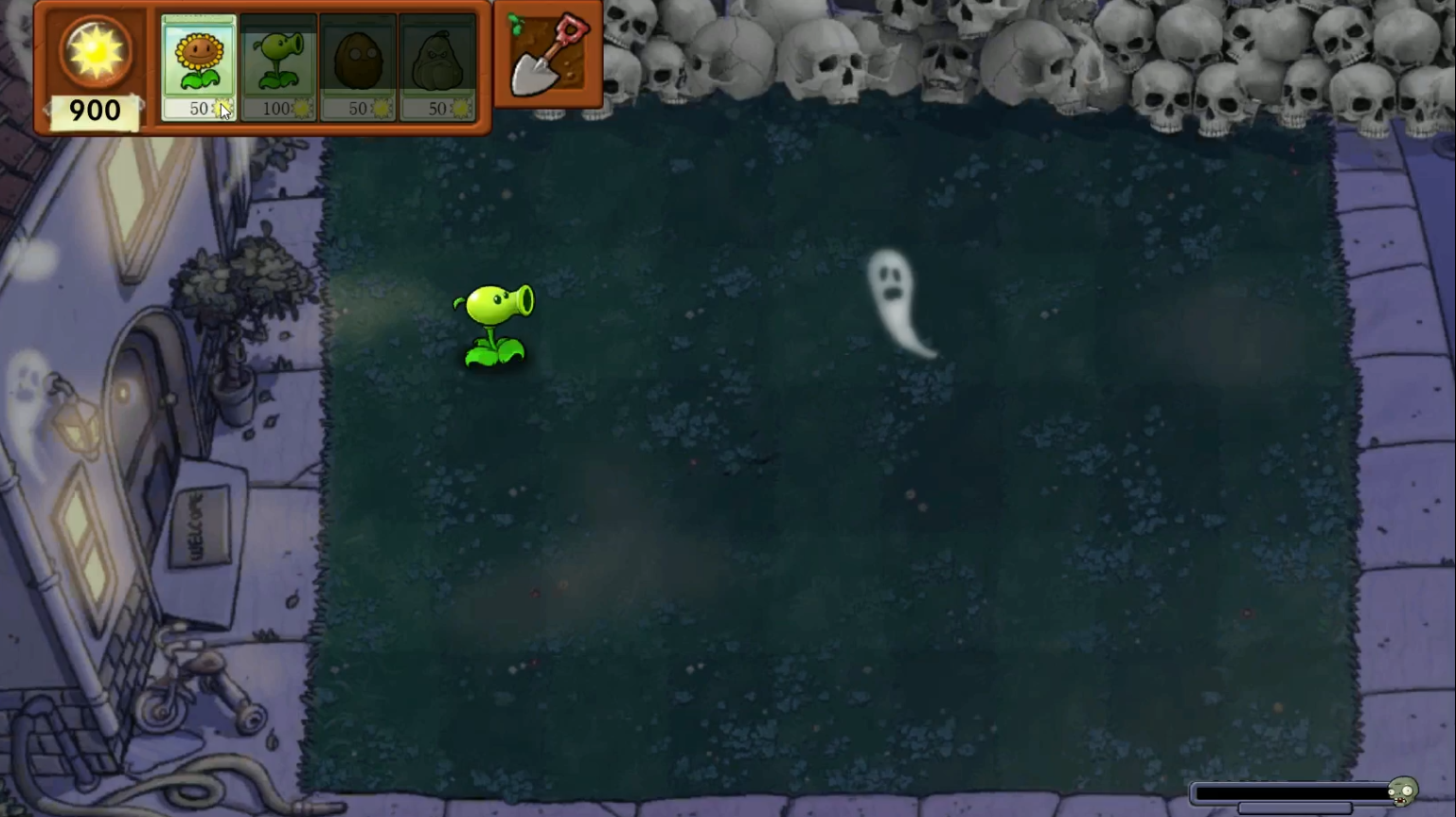Image resolution: width=1456 pixels, height=817 pixels.
Task: Click the zombie head on the progress bar
Action: coord(1401,793)
